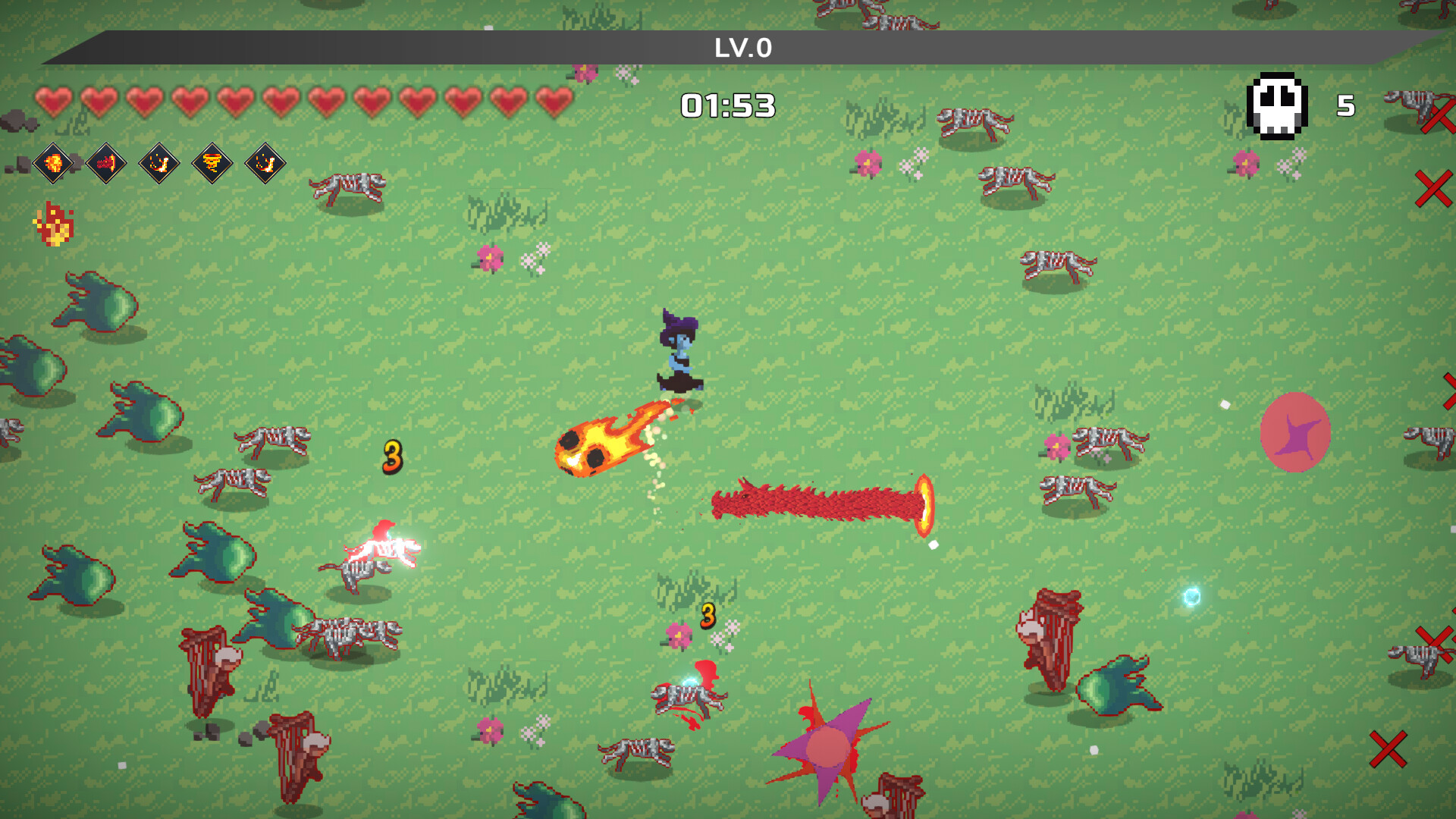Select the dragon breath spell icon
The height and width of the screenshot is (819, 1456).
[x=108, y=164]
